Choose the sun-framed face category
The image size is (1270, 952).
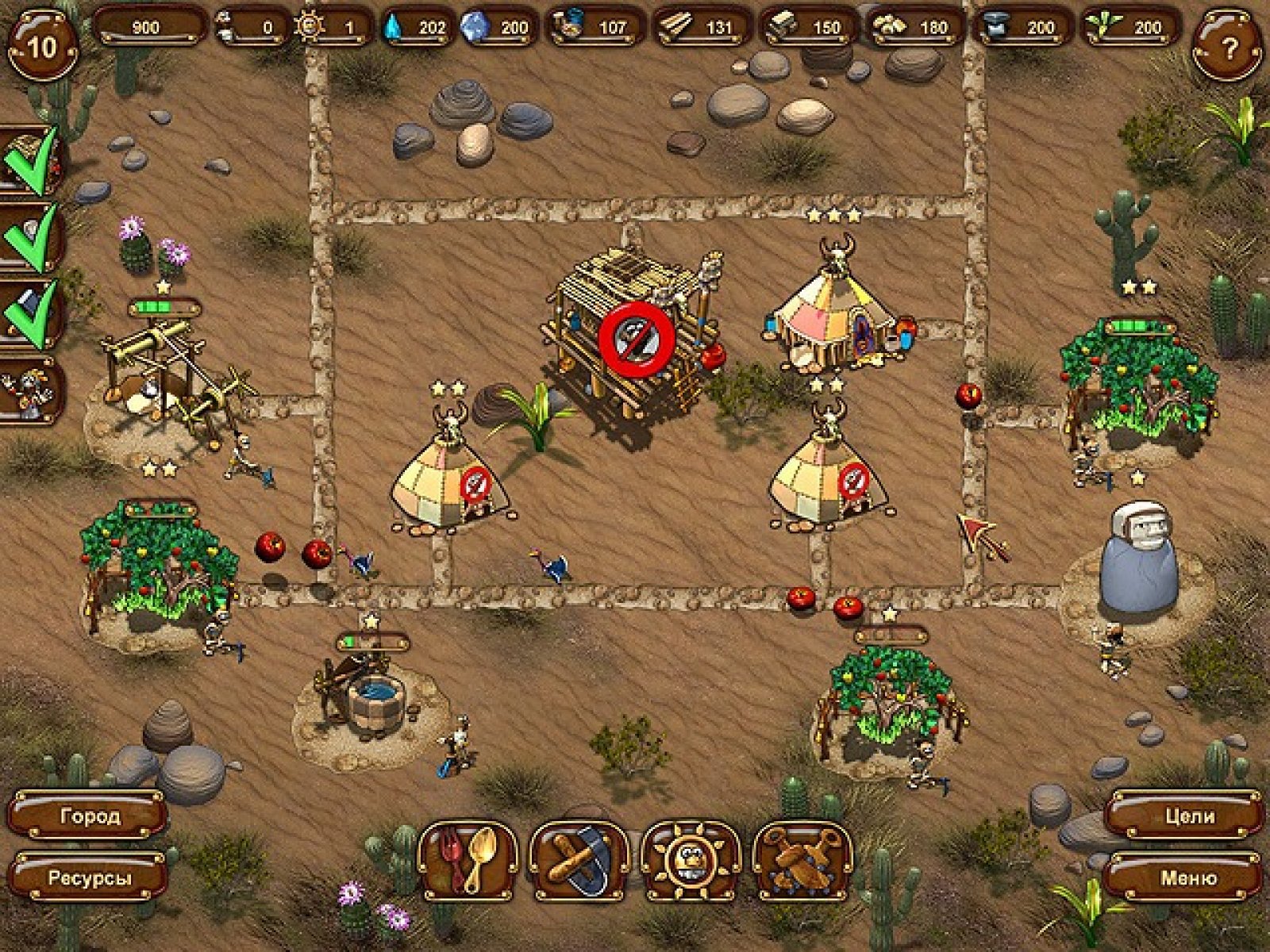tap(690, 861)
